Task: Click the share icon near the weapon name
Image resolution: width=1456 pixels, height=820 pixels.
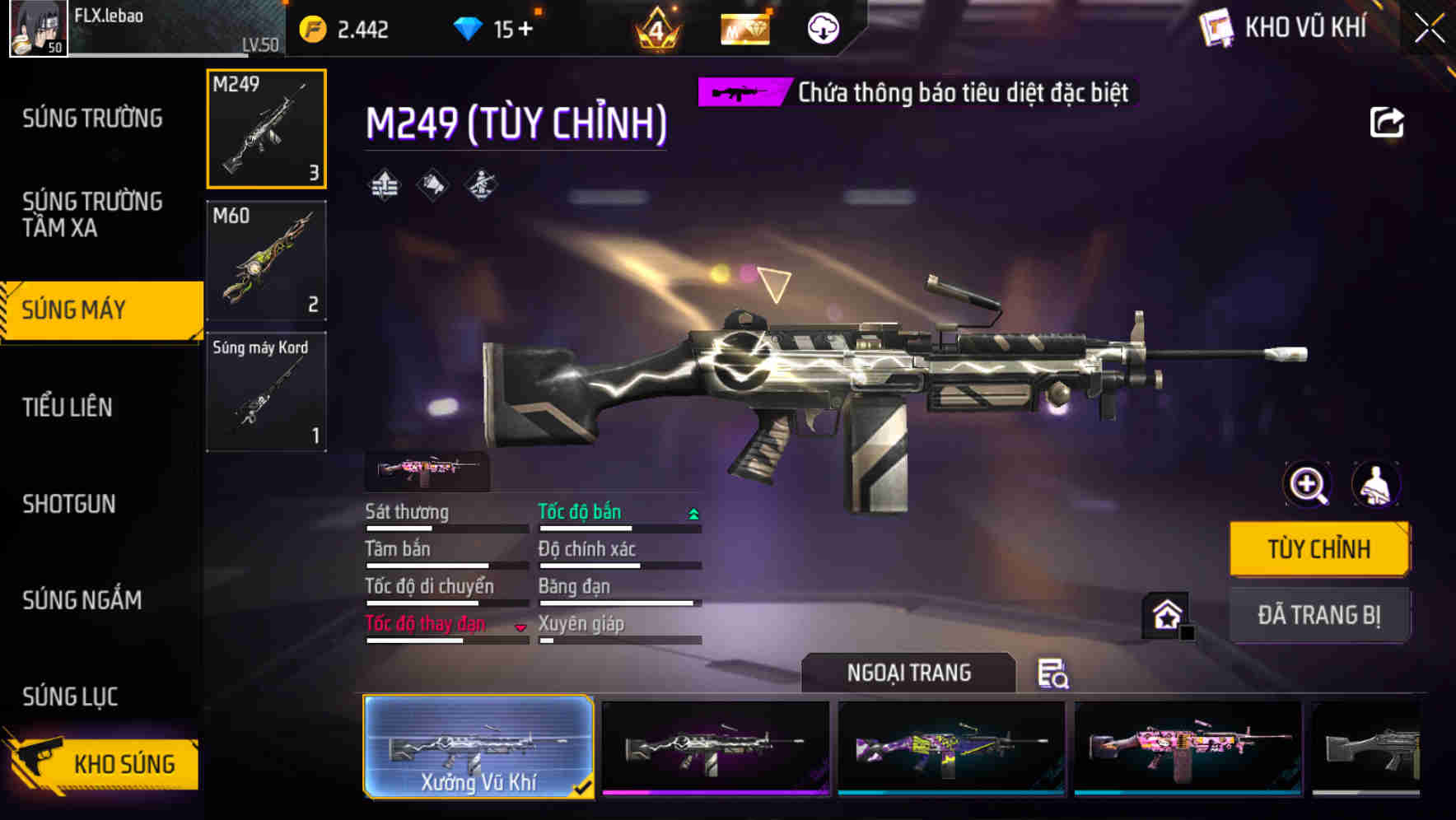Action: [x=1388, y=122]
